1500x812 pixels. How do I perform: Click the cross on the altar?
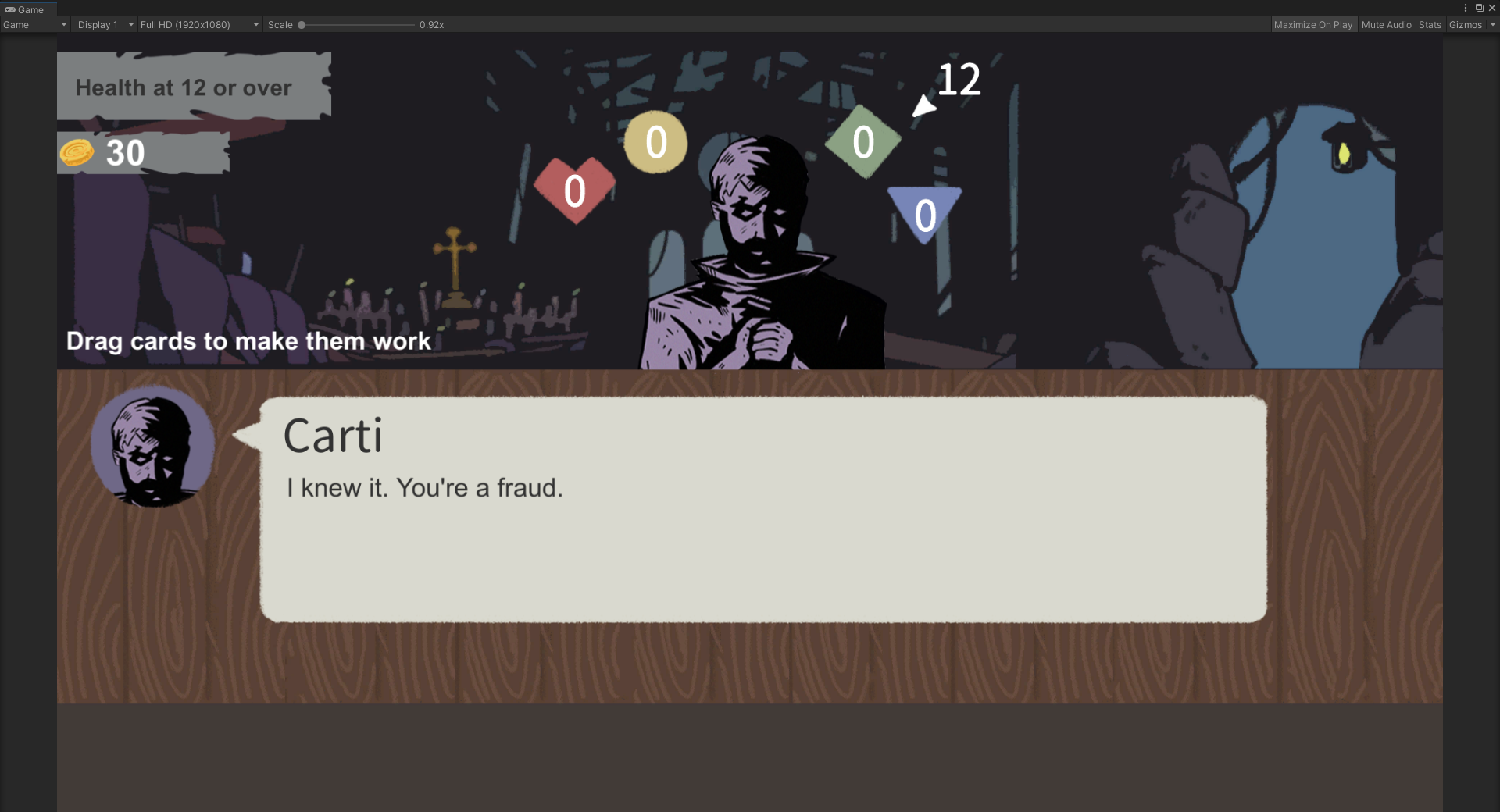coord(454,248)
